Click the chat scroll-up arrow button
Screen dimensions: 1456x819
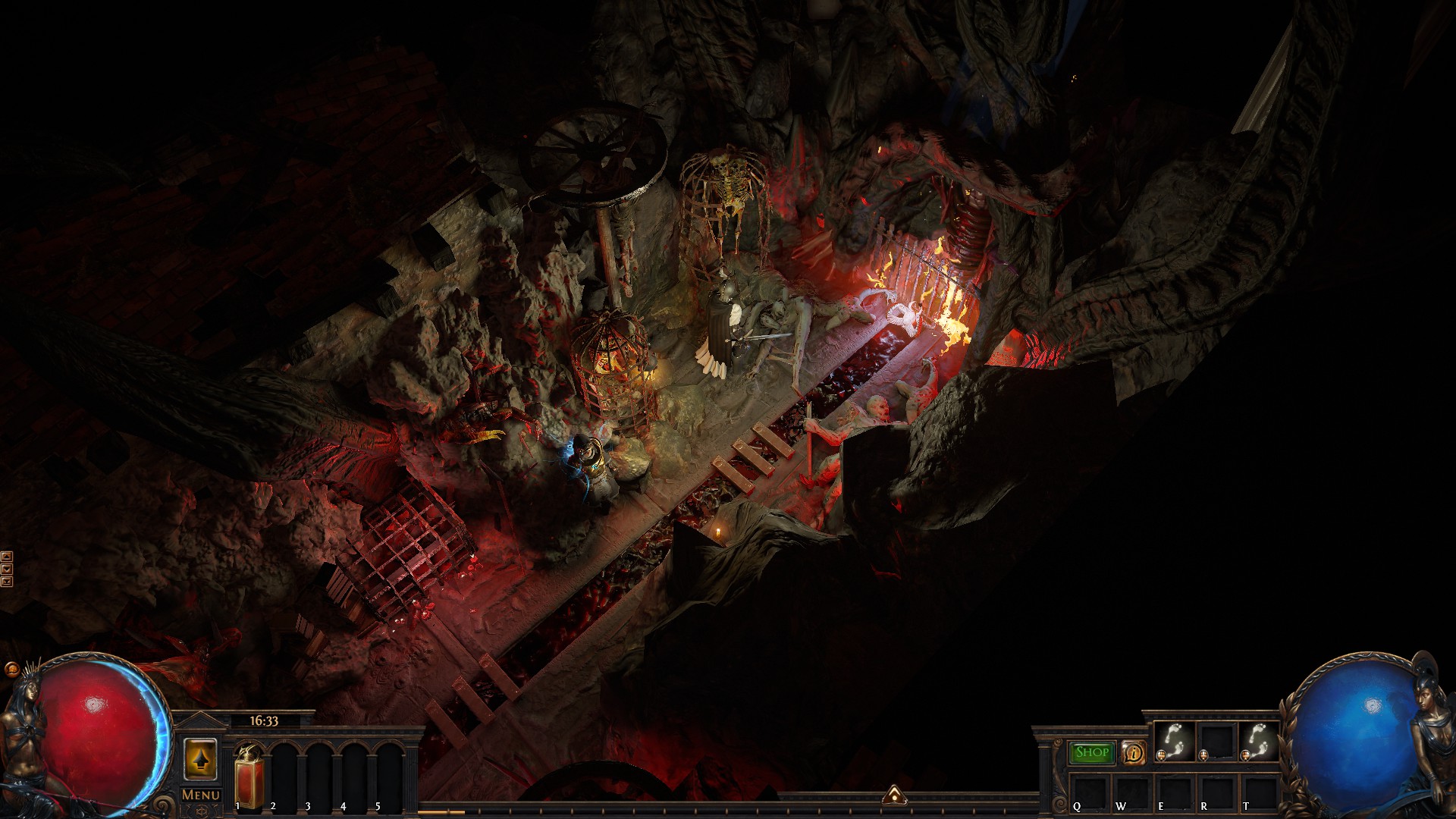tap(7, 557)
